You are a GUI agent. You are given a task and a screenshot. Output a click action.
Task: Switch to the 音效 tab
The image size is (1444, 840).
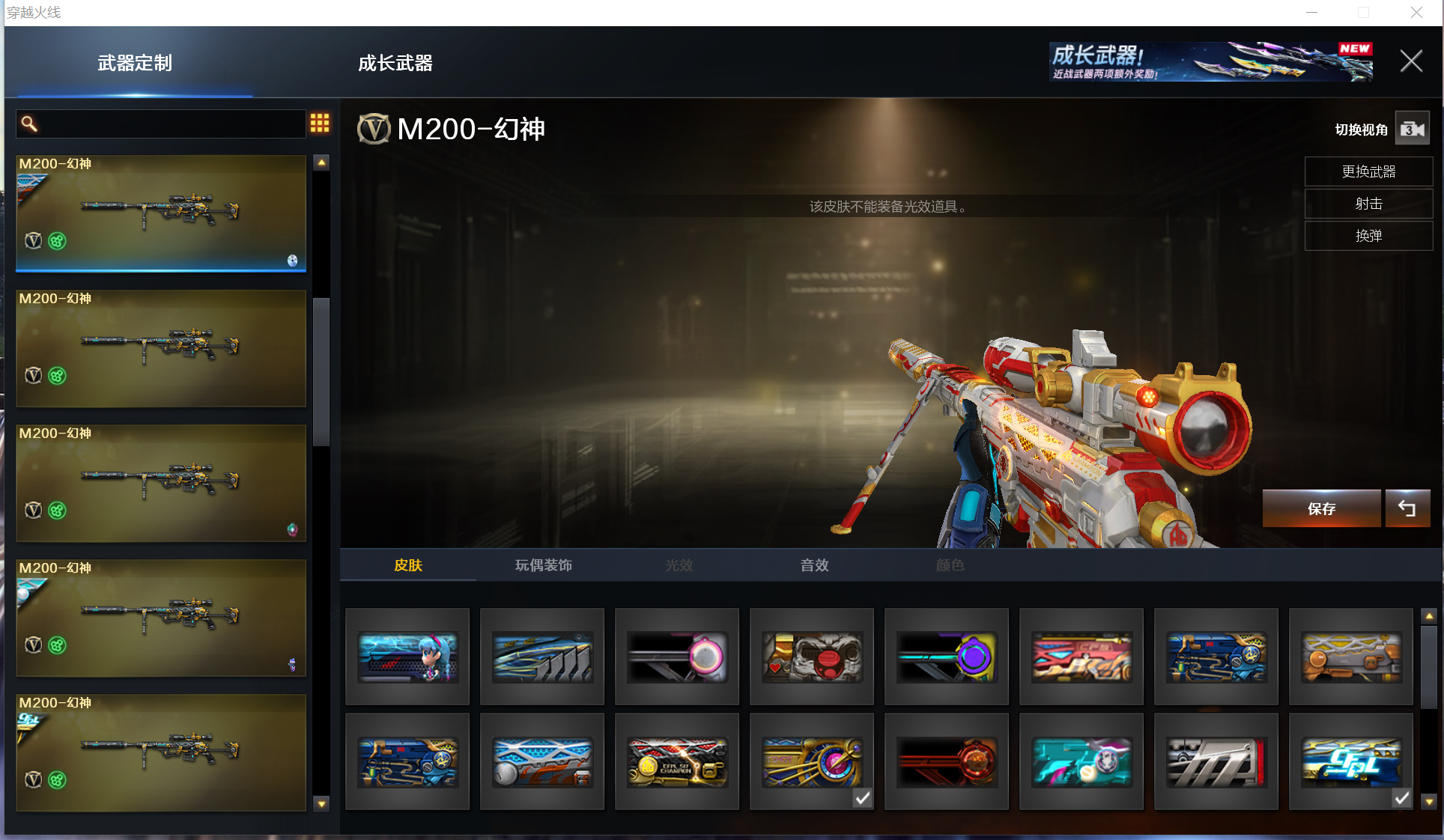click(x=814, y=565)
